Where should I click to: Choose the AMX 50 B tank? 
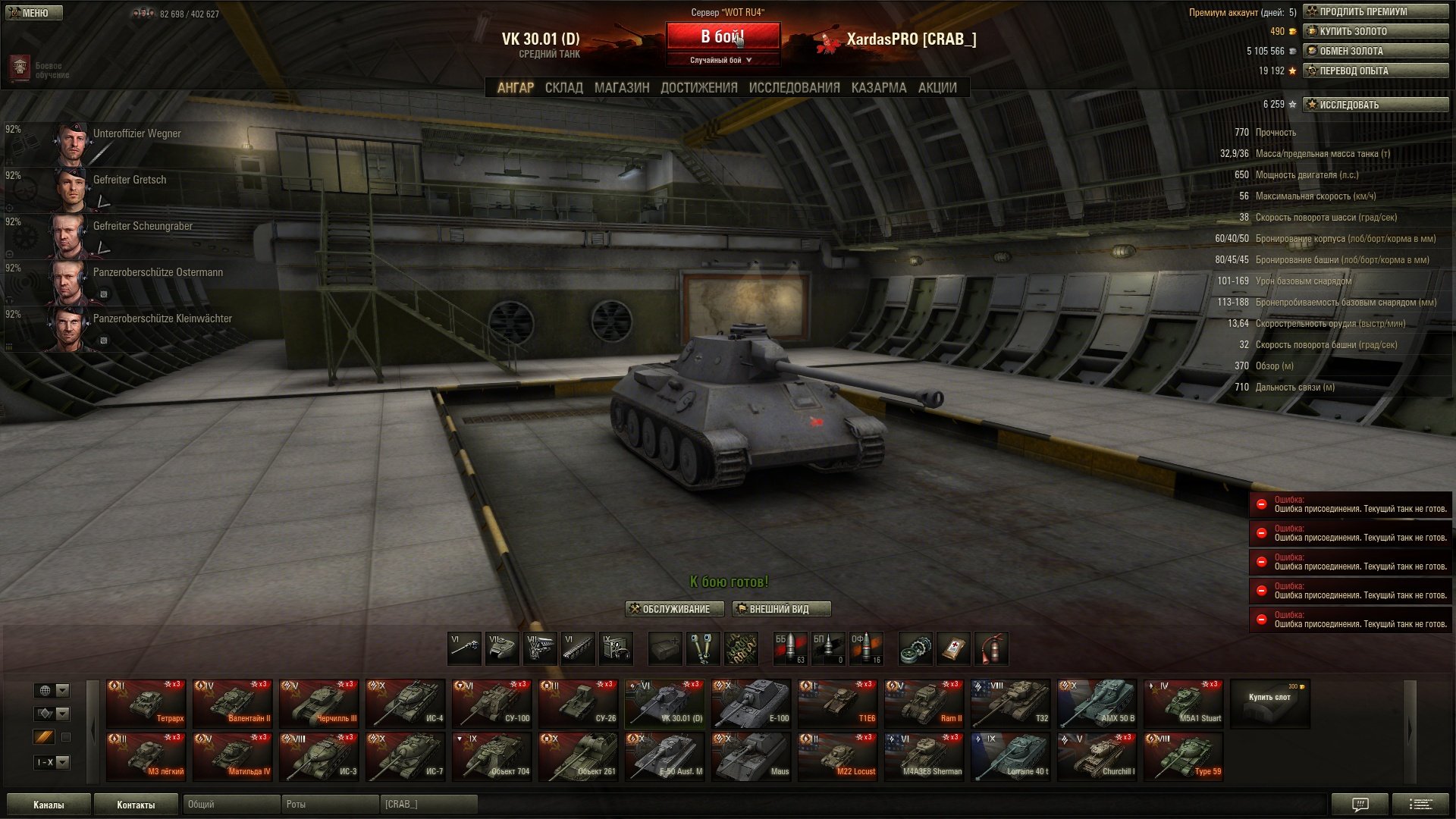click(1097, 703)
